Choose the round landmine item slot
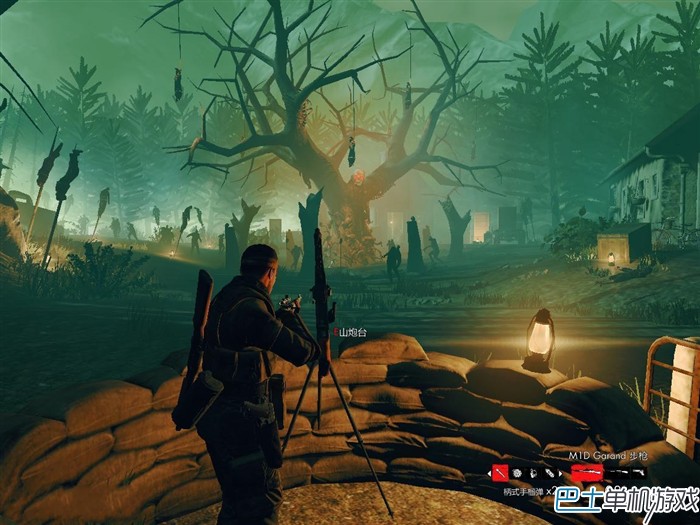 (517, 472)
